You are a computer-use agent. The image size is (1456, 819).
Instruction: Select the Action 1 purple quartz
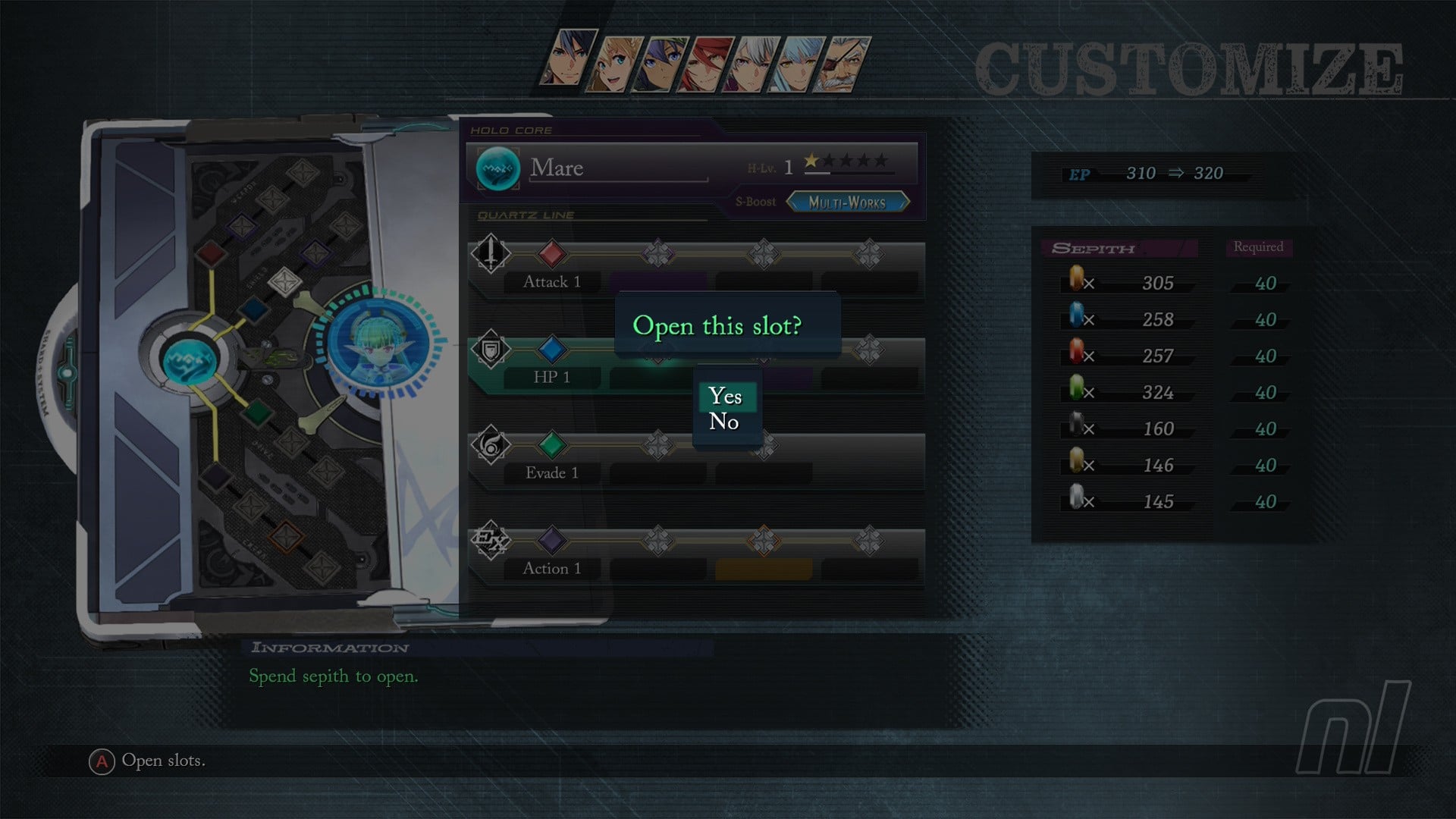(551, 540)
